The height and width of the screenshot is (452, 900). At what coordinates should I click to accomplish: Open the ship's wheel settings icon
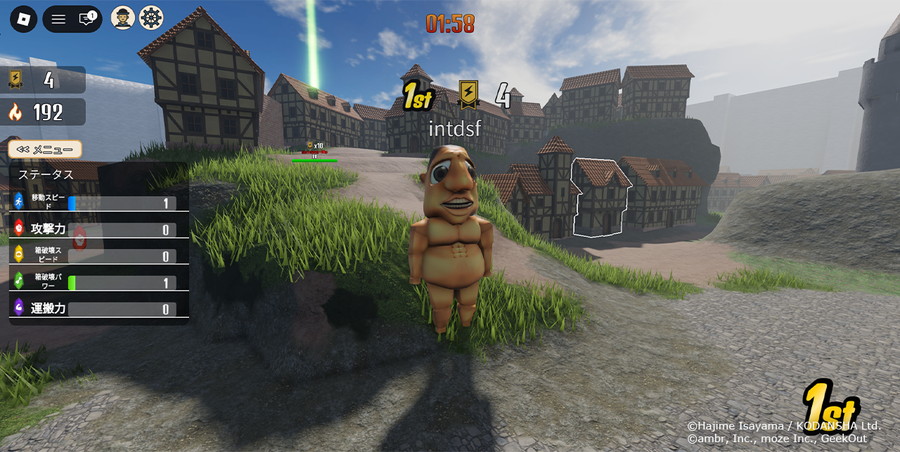[151, 18]
